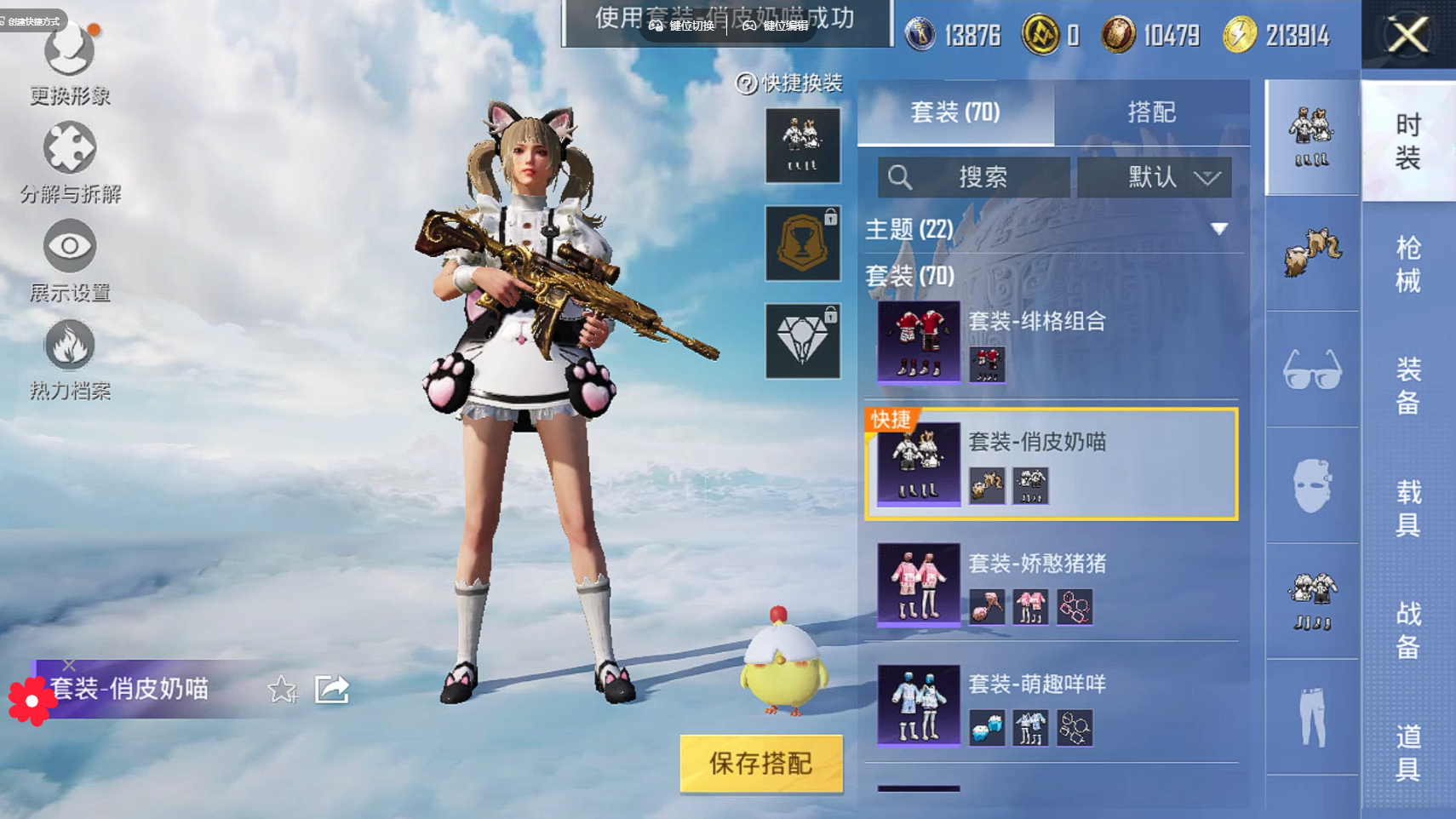Screen dimensions: 1456x819
Task: Close the wardrobe with the X button
Action: click(x=1407, y=35)
